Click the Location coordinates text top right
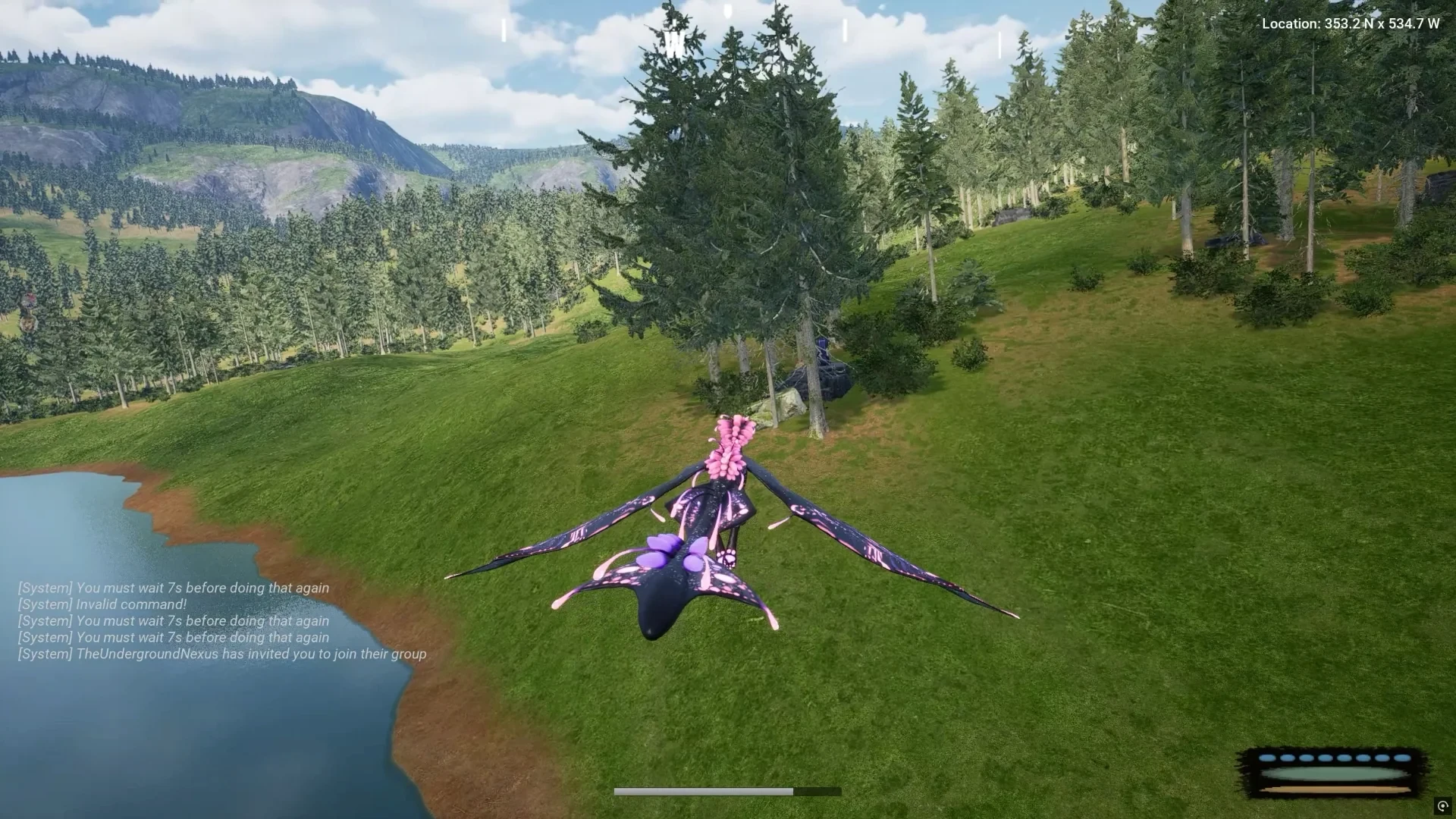 [1351, 24]
